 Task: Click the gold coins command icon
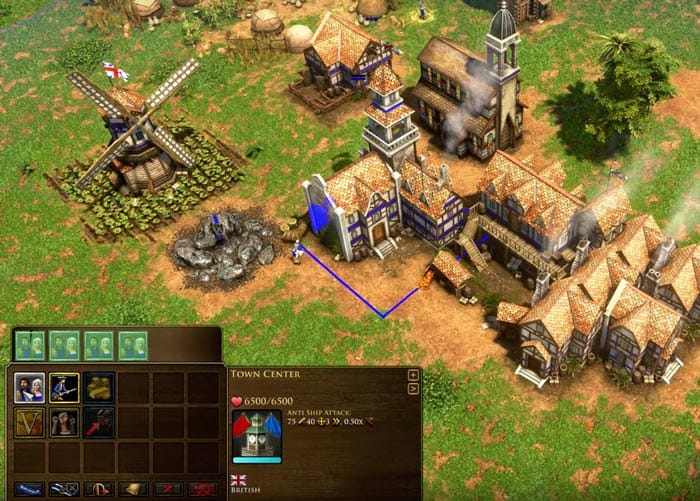point(98,387)
